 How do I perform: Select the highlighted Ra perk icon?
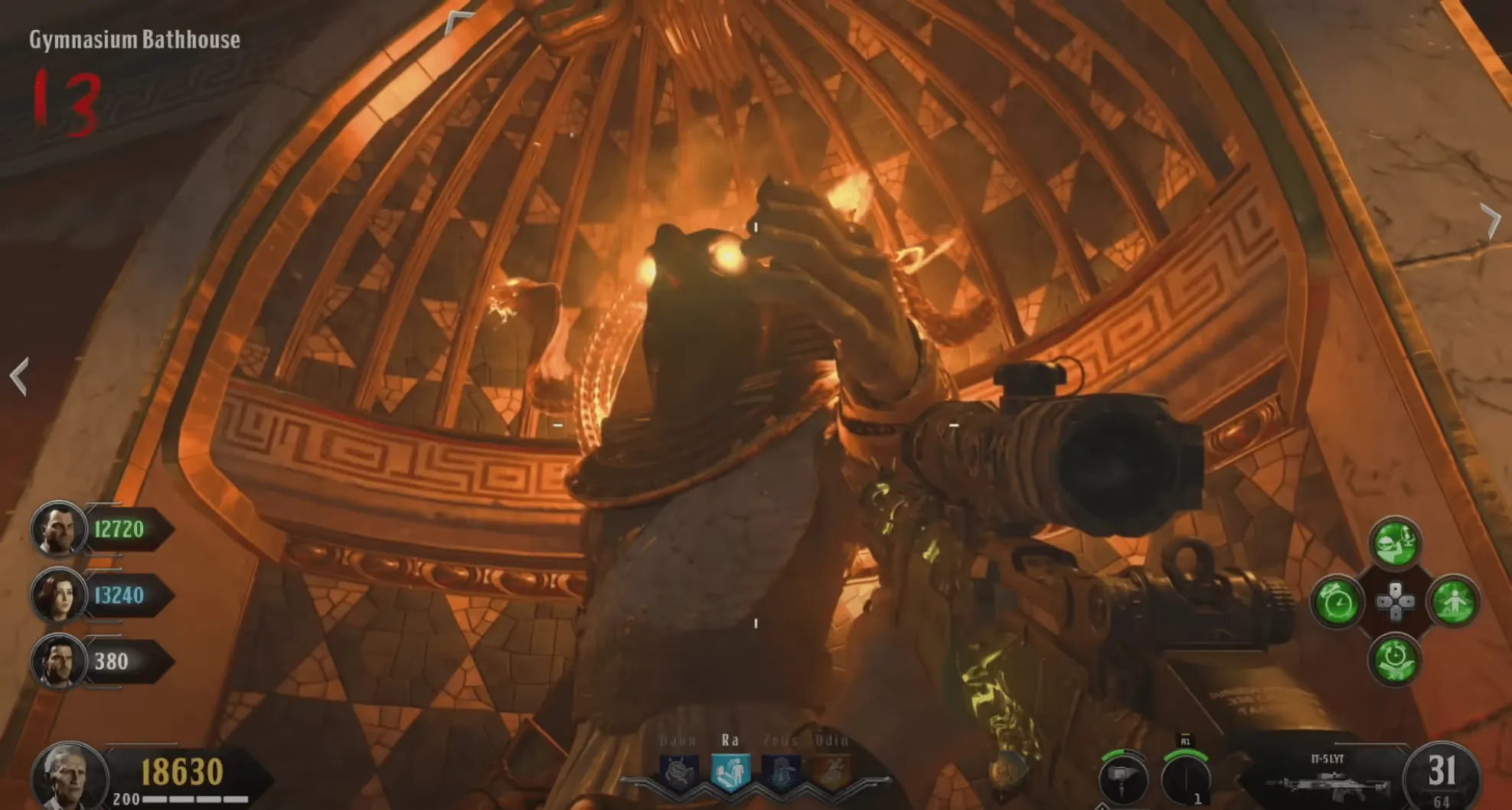[x=730, y=771]
